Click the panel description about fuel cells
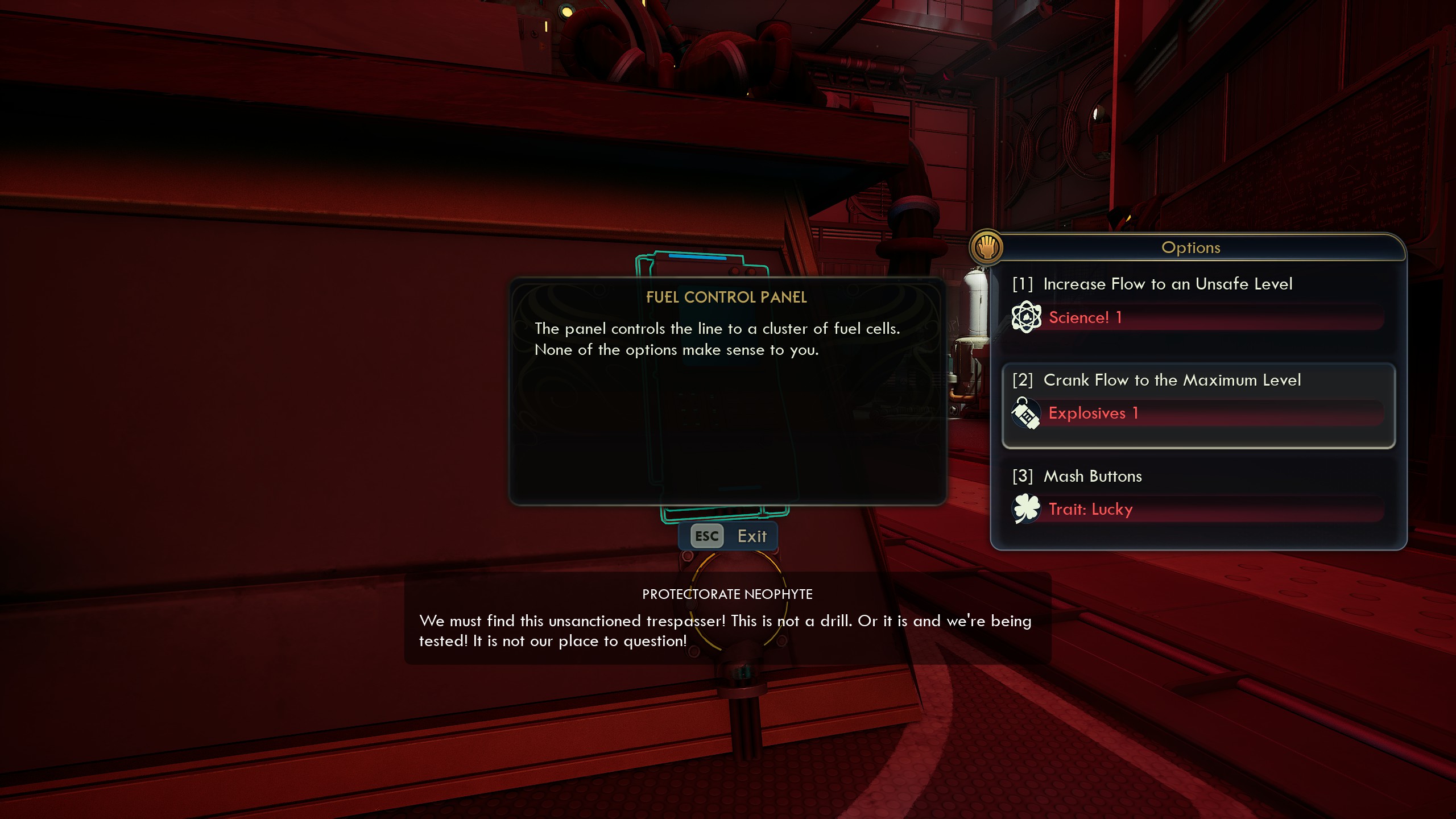Image resolution: width=1456 pixels, height=819 pixels. 718,339
